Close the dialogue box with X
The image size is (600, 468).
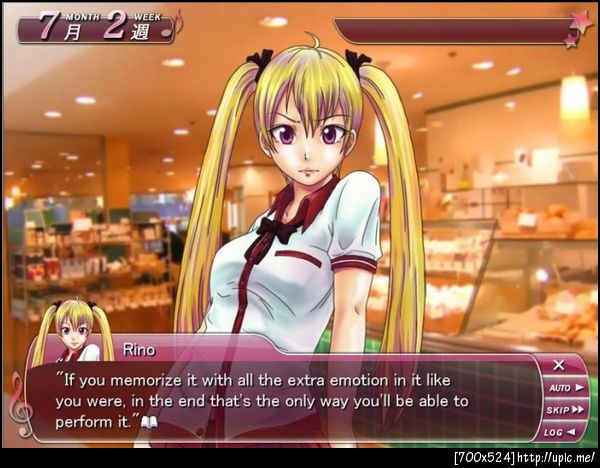(x=559, y=365)
